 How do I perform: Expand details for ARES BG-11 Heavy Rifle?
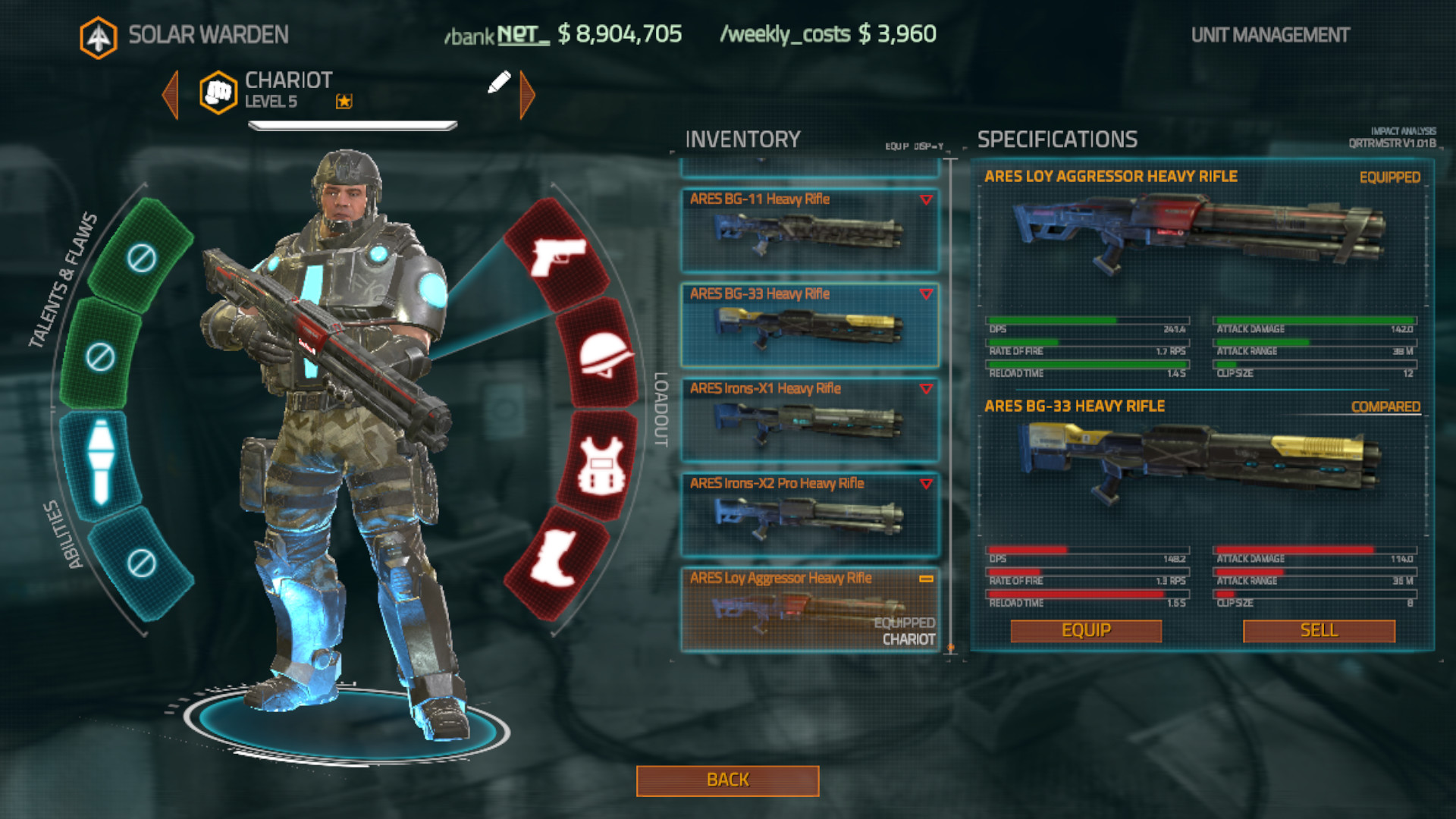point(924,200)
